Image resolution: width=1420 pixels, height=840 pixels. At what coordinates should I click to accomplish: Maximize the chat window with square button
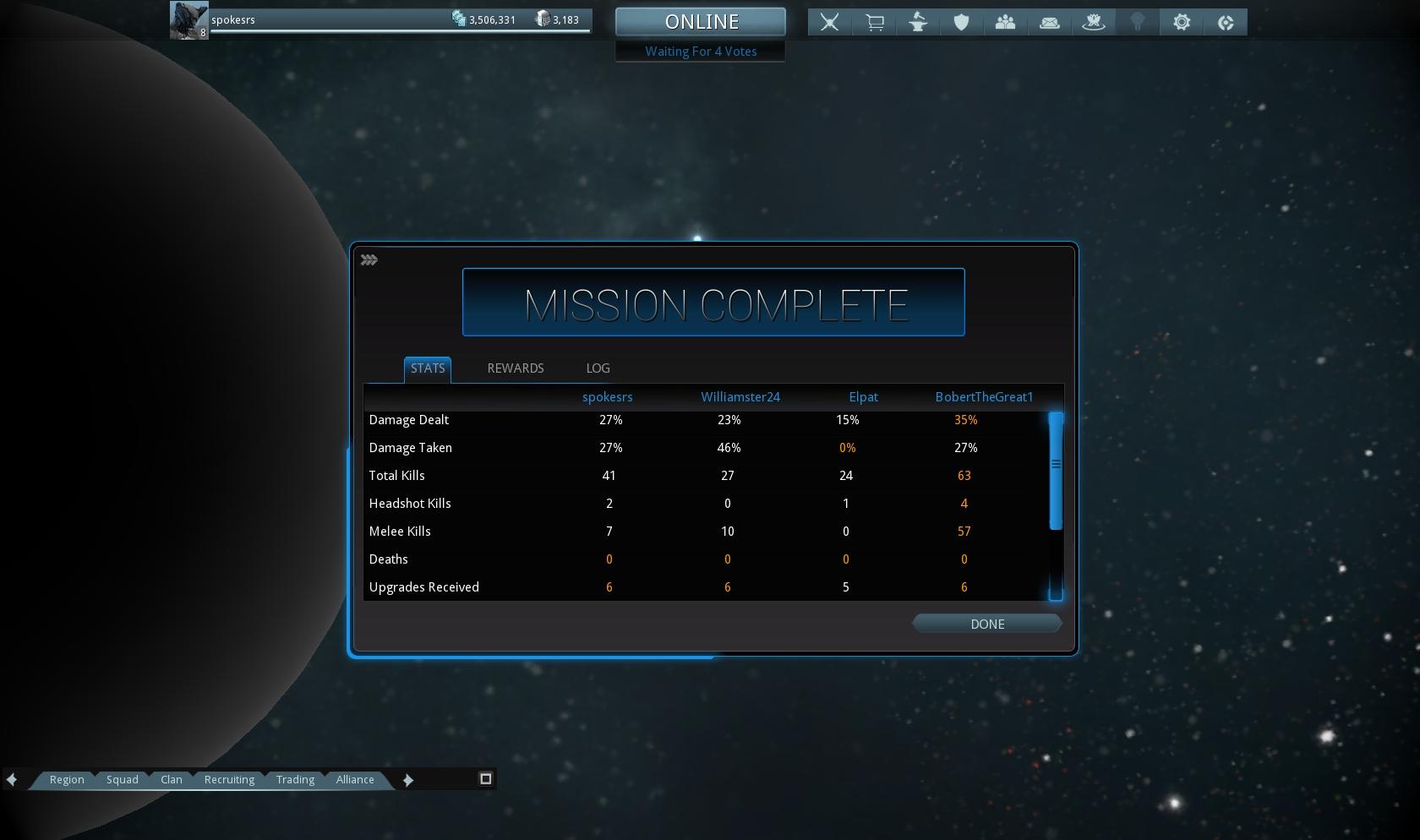pos(486,779)
